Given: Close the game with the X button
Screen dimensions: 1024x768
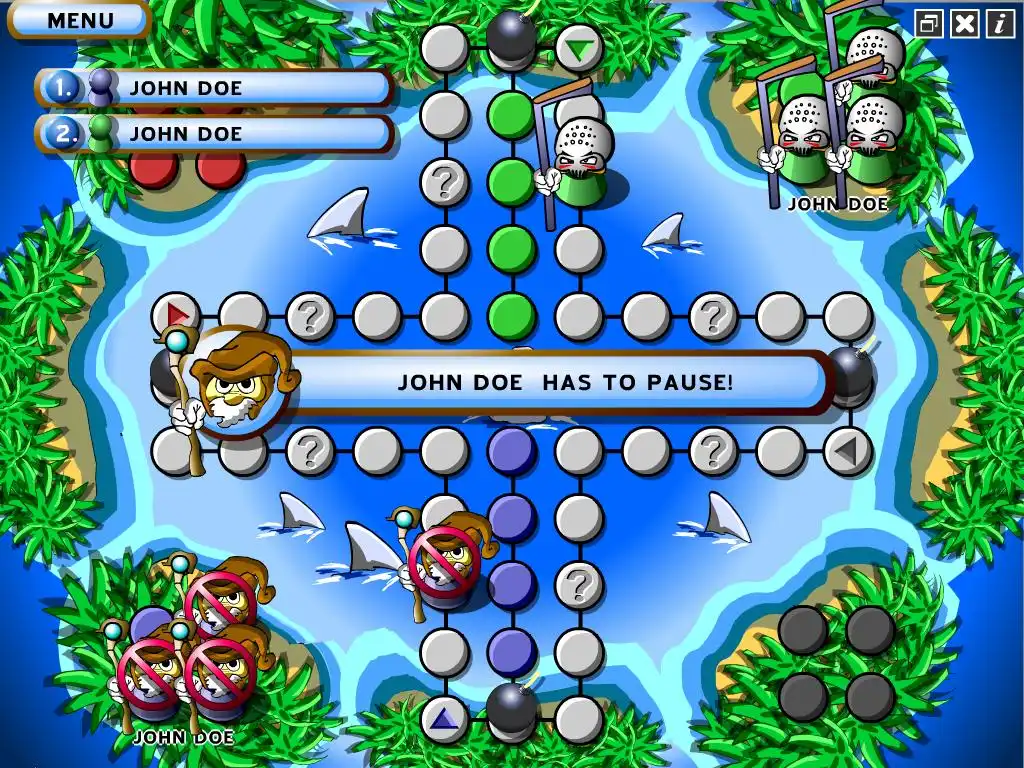Looking at the screenshot, I should [x=964, y=24].
